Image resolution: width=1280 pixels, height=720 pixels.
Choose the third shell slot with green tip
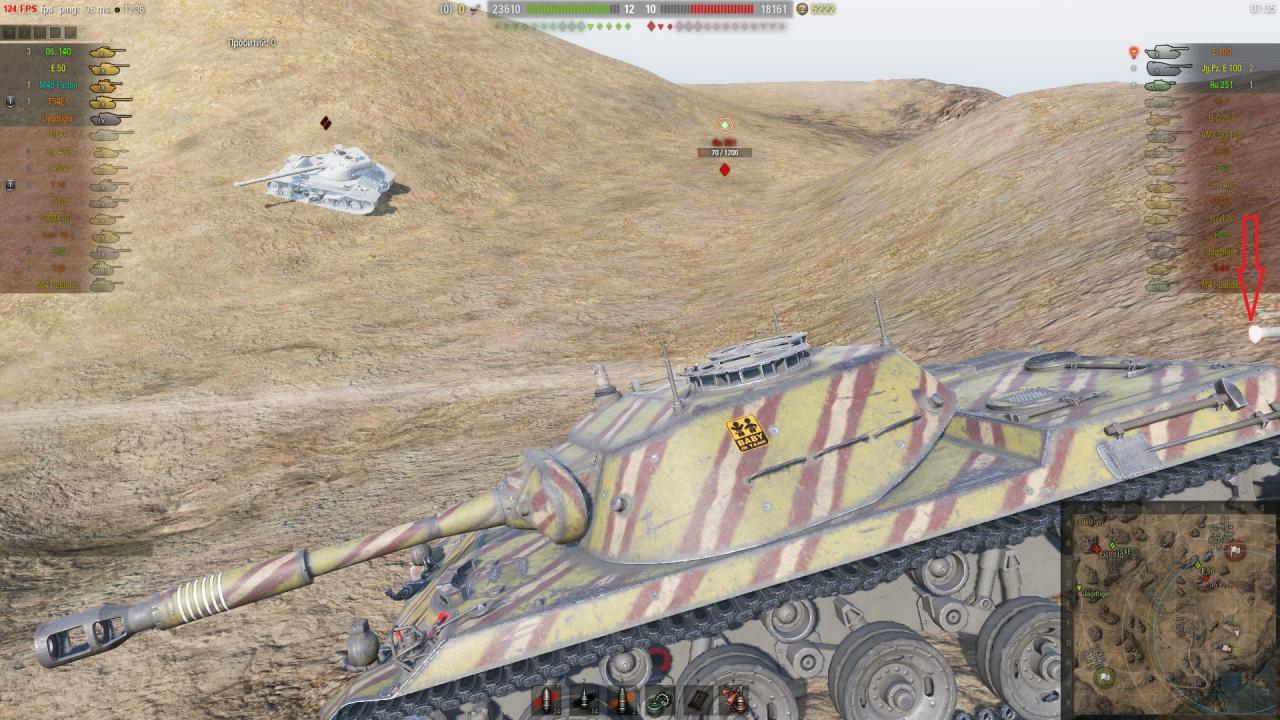point(621,700)
